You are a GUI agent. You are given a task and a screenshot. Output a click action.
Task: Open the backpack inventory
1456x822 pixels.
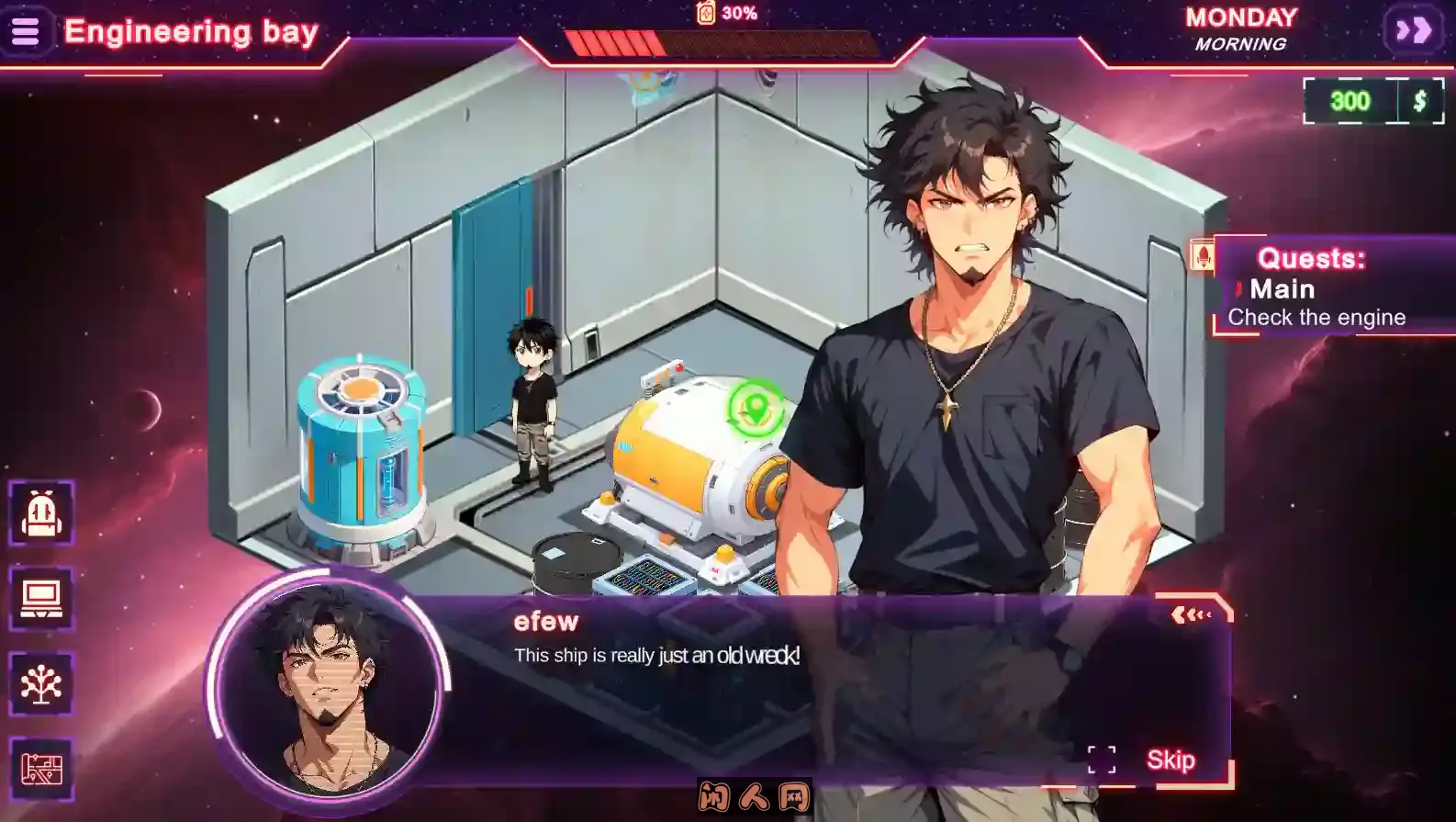[41, 513]
